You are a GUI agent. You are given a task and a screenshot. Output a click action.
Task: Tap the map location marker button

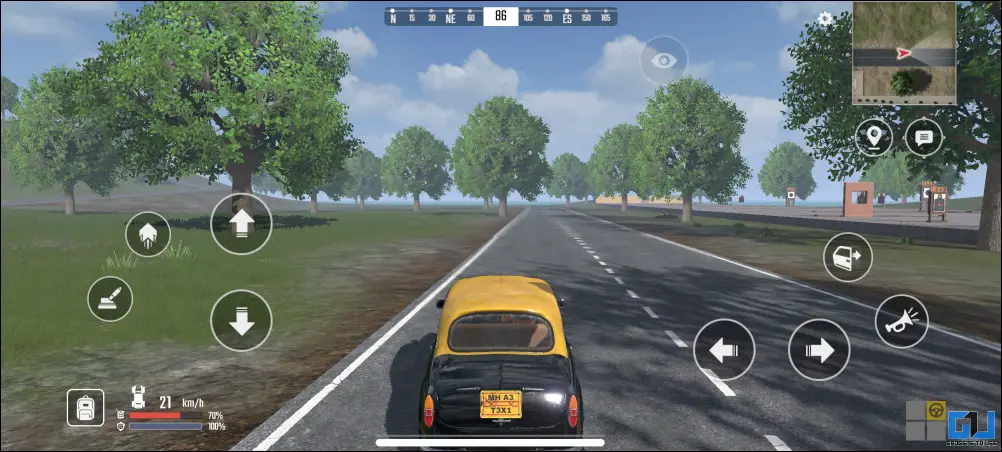tap(874, 137)
